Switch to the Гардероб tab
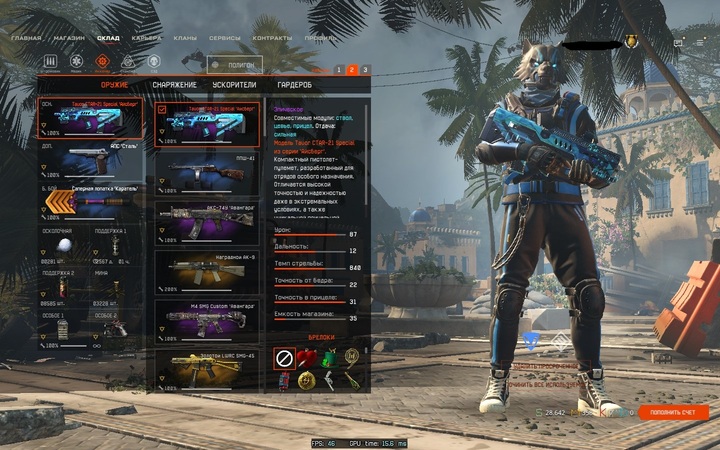 294,85
